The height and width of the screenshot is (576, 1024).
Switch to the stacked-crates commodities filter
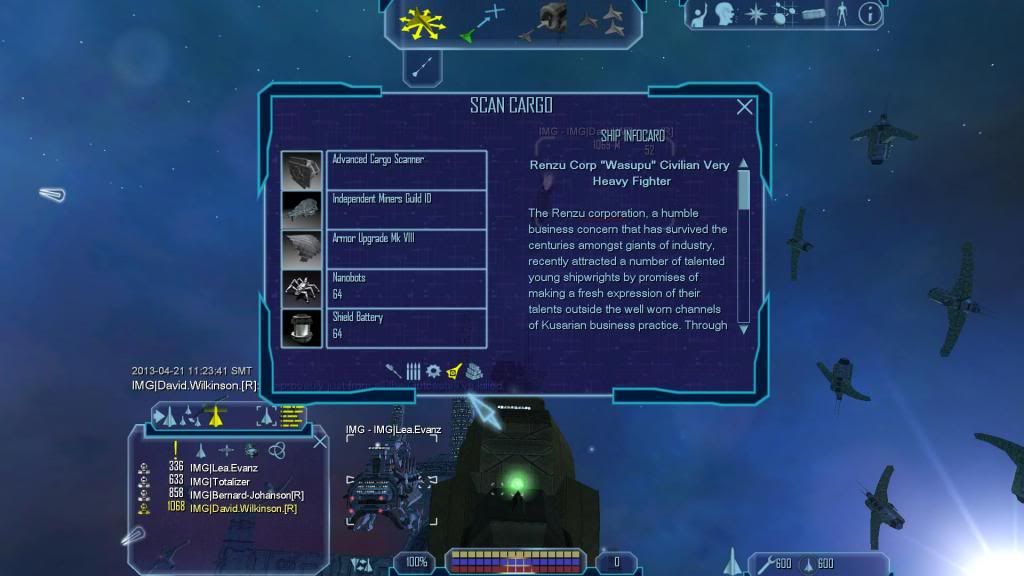[474, 372]
